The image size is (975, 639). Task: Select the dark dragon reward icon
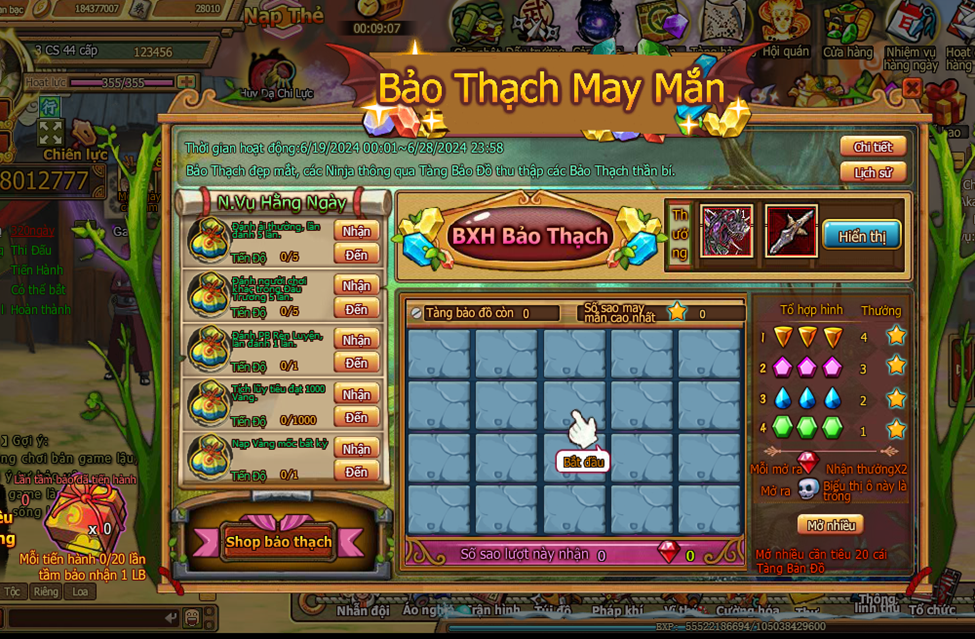tap(726, 231)
